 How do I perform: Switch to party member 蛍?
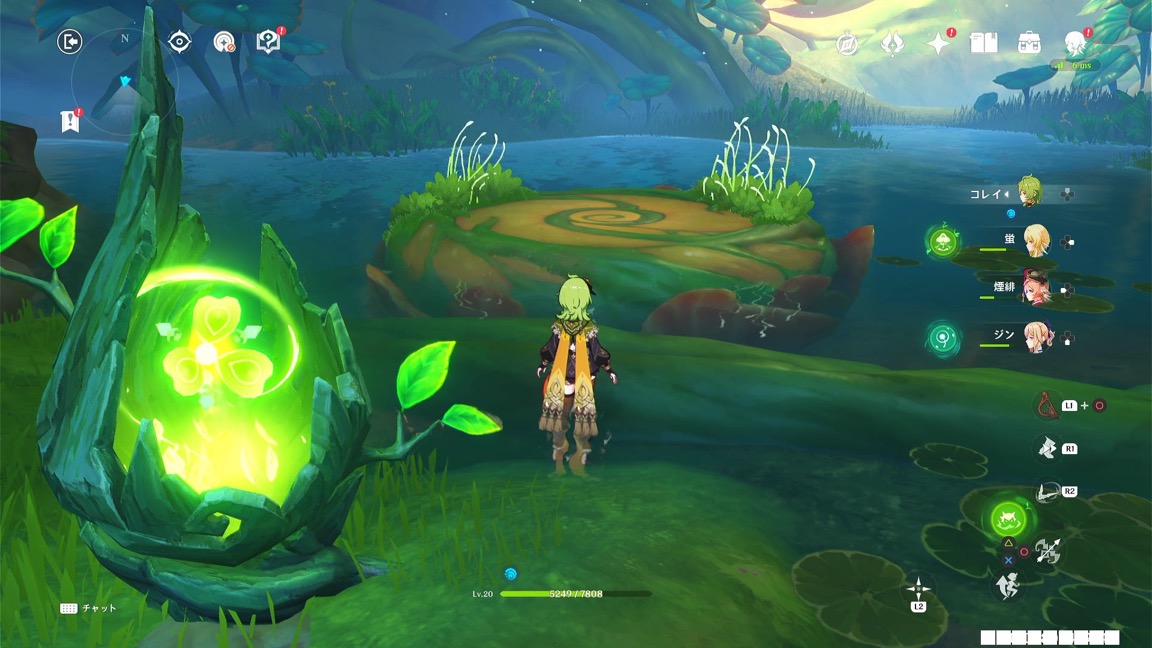click(x=1035, y=240)
